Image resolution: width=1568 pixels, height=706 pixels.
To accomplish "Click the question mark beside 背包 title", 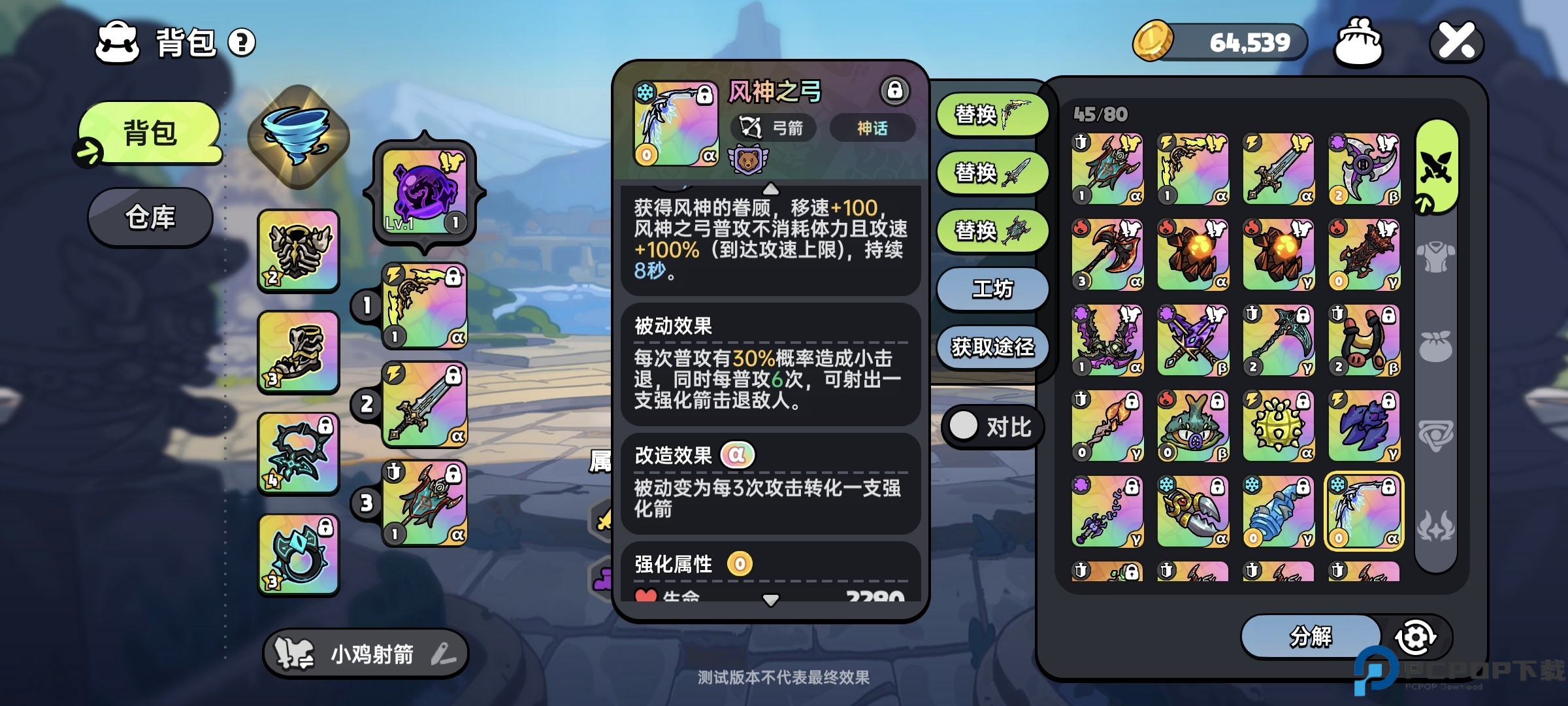I will [242, 42].
